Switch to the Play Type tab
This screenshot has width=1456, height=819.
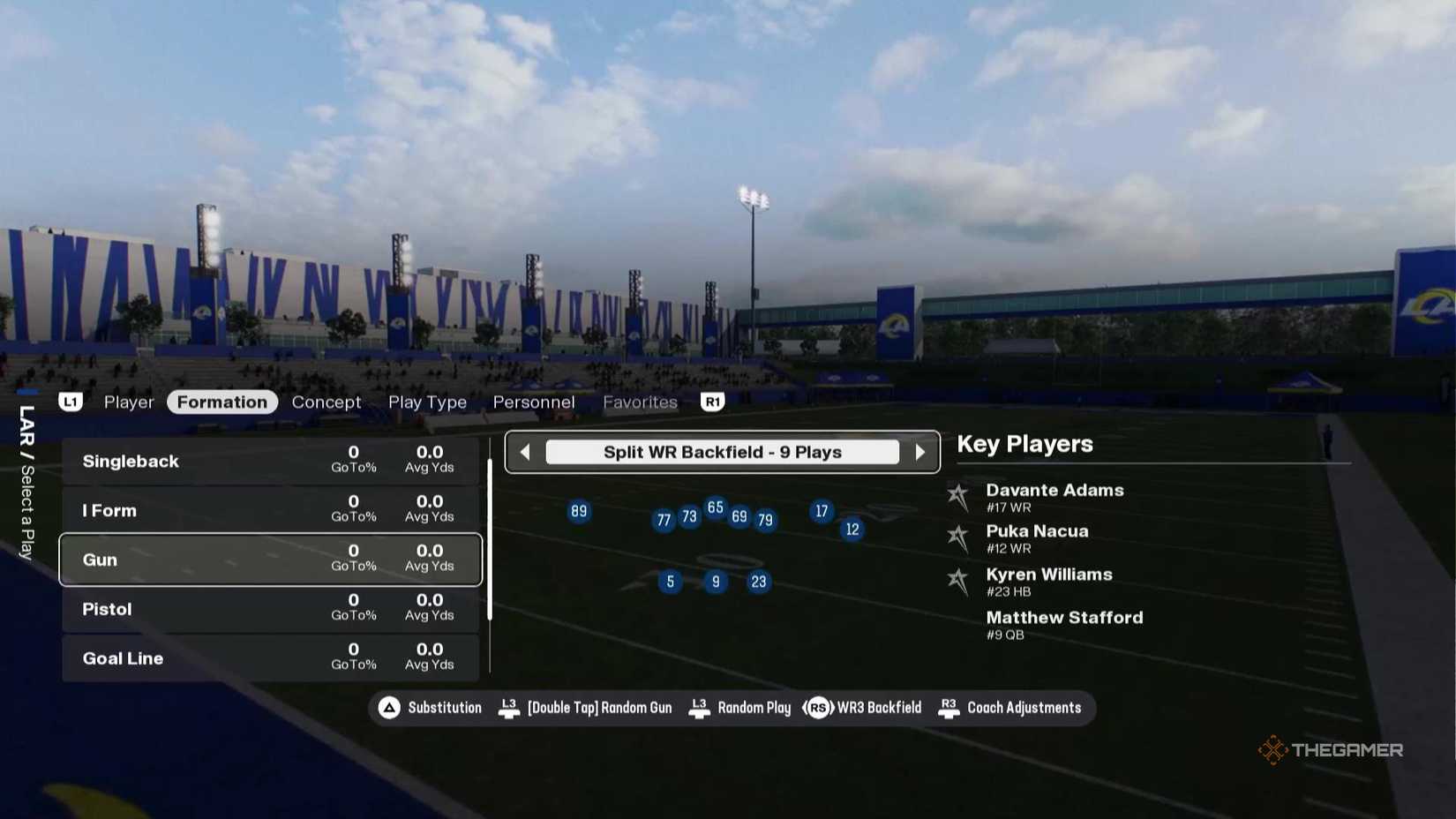(427, 402)
